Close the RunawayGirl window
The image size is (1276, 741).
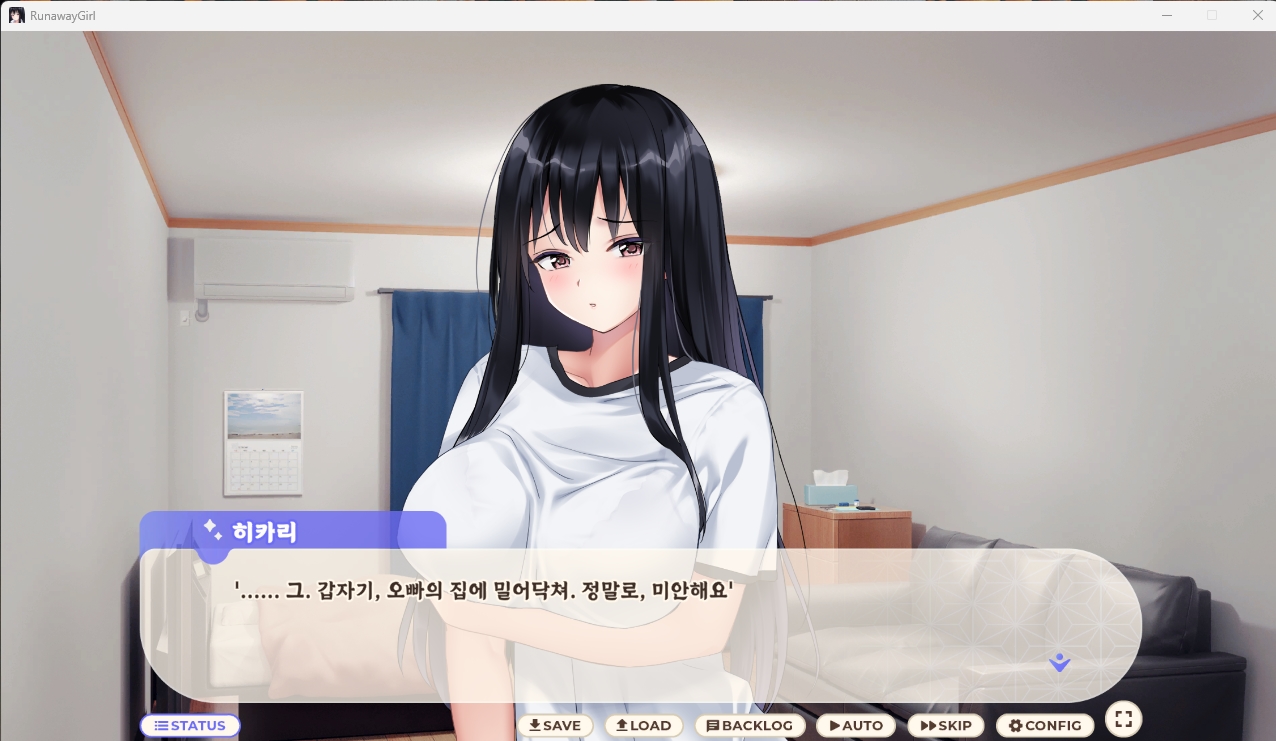click(1258, 15)
